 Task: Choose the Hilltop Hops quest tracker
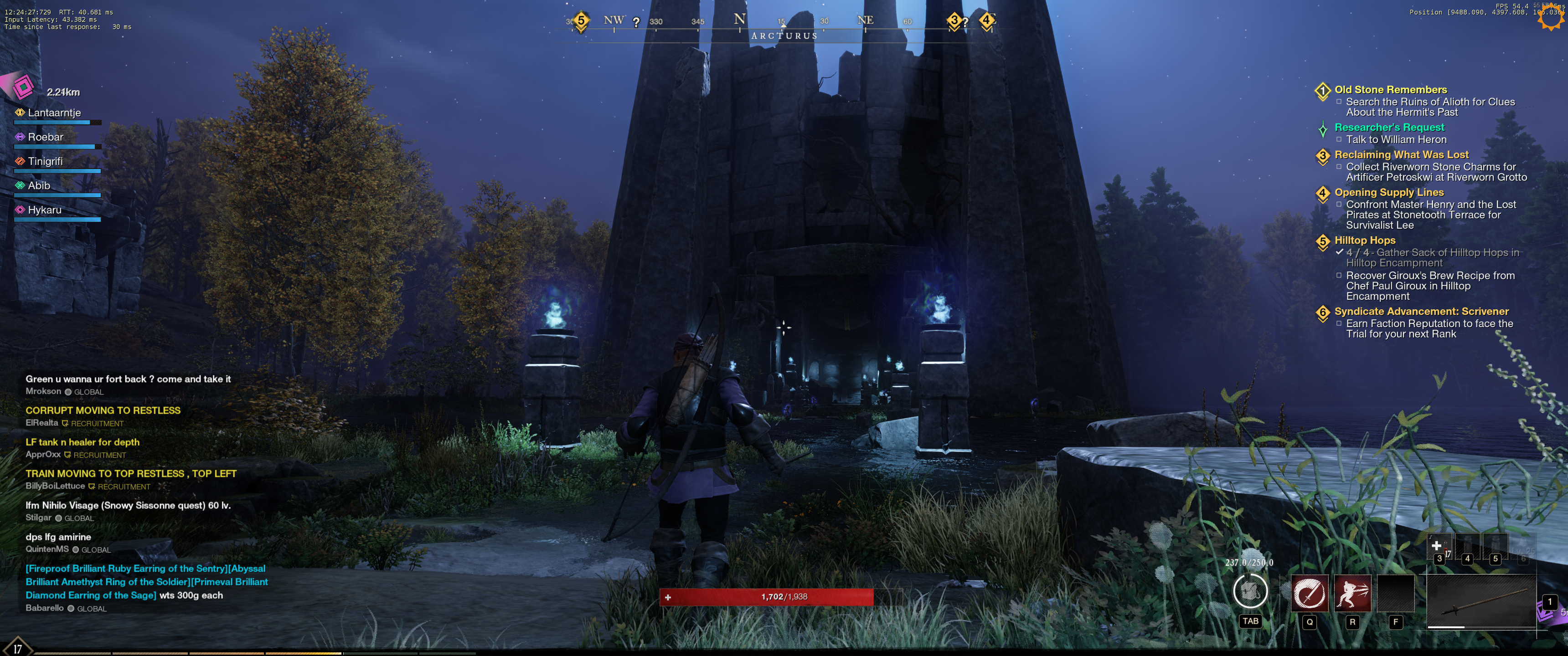point(1365,241)
